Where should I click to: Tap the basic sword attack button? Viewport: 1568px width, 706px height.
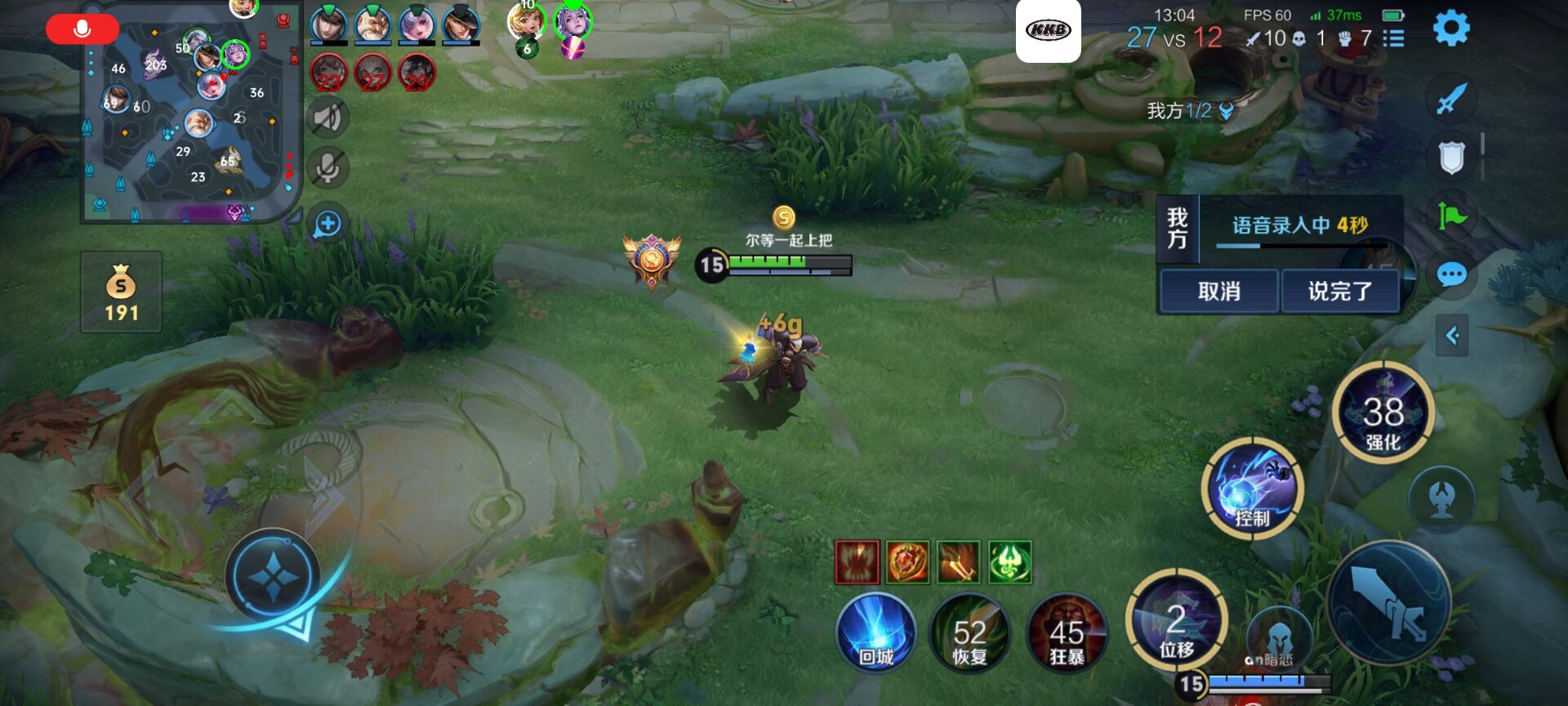point(1388,605)
